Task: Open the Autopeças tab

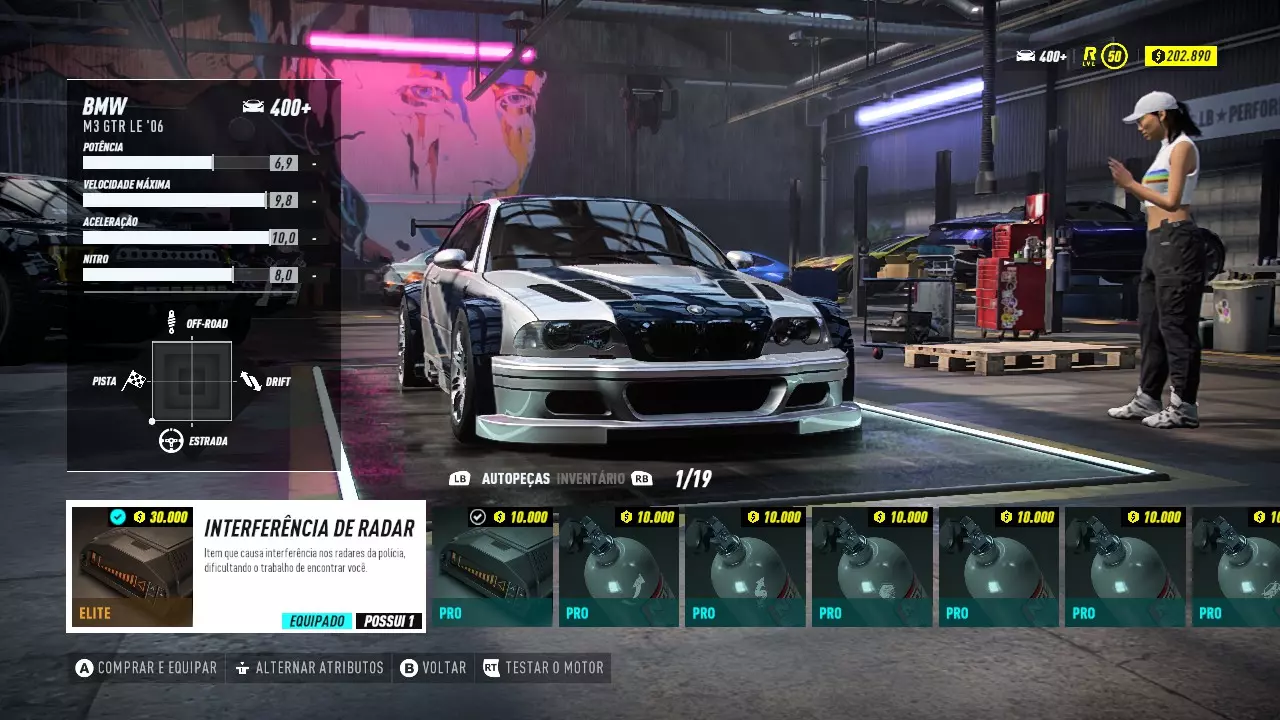Action: coord(515,479)
